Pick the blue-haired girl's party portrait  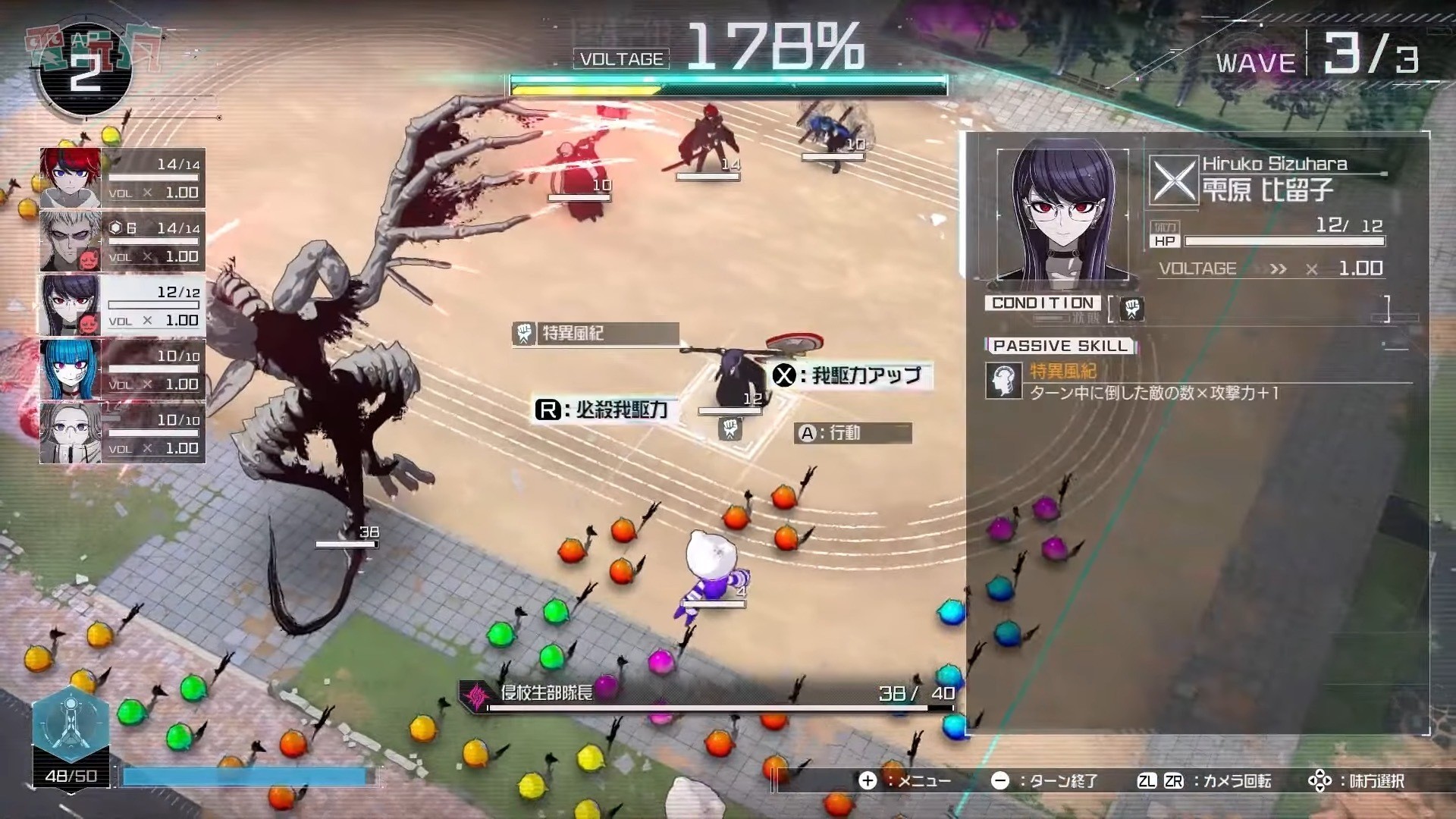click(71, 369)
